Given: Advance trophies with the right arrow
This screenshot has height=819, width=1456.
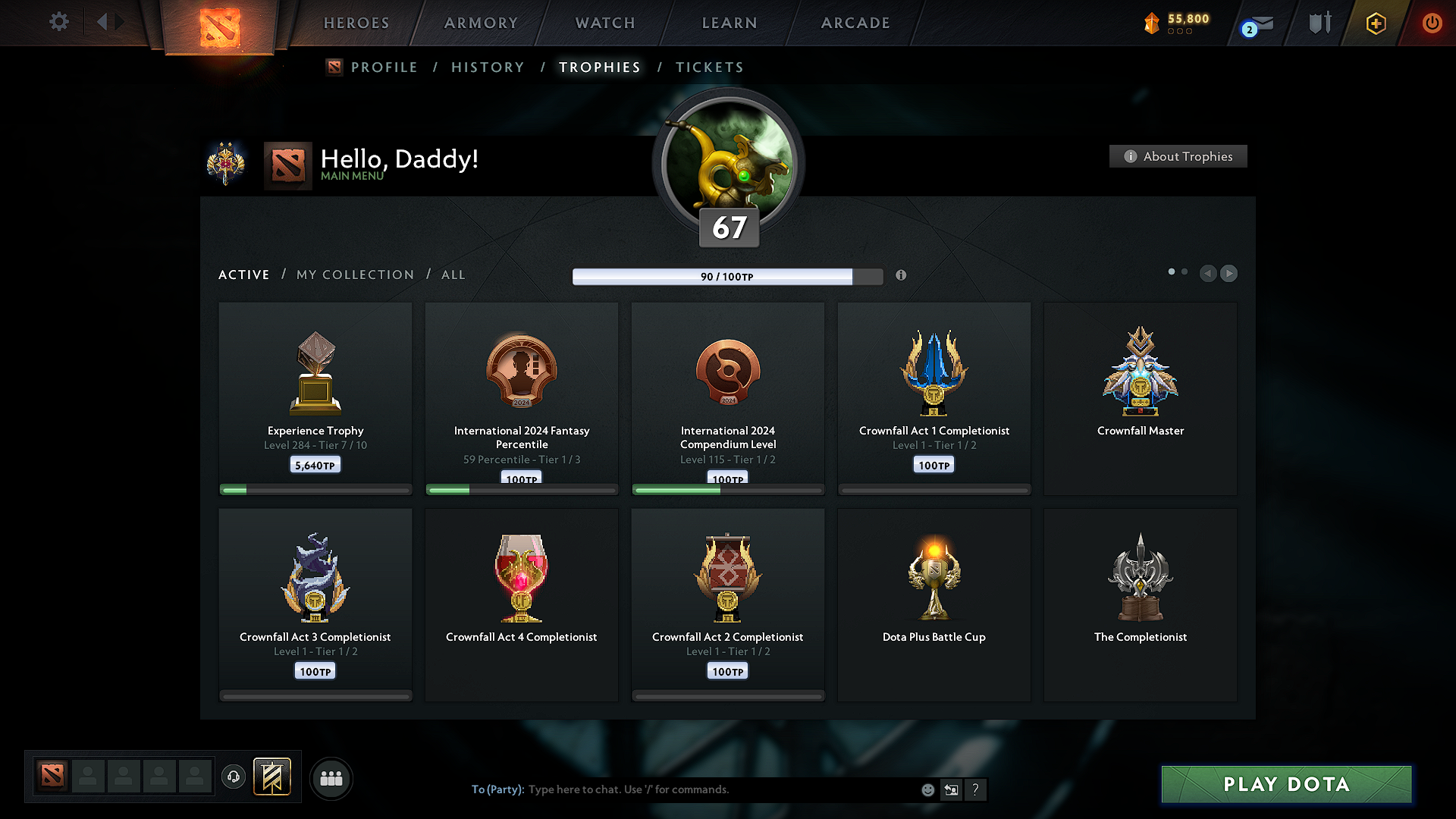Looking at the screenshot, I should [1229, 274].
